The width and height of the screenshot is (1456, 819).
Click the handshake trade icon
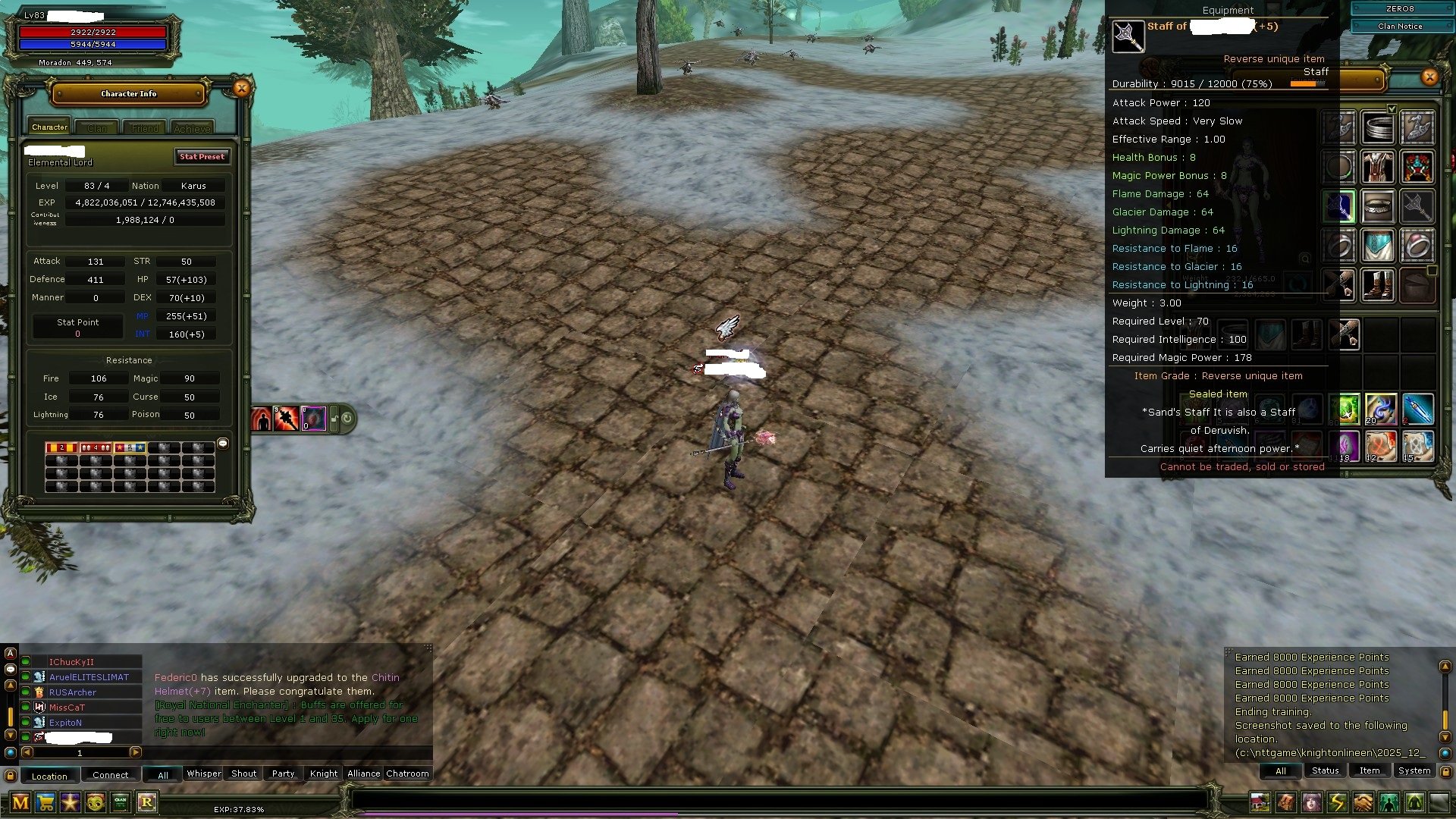[1363, 802]
